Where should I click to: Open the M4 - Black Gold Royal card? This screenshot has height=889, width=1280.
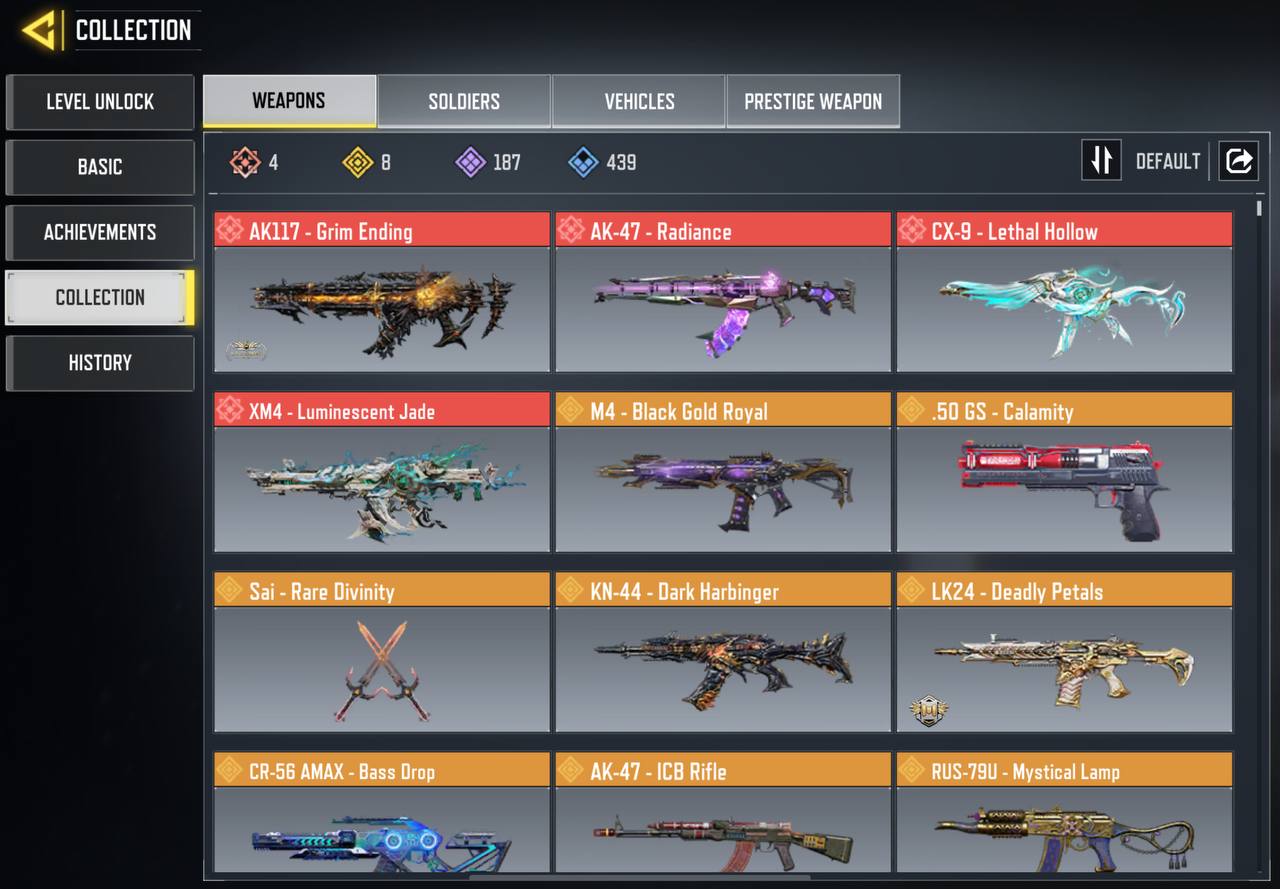[x=723, y=472]
